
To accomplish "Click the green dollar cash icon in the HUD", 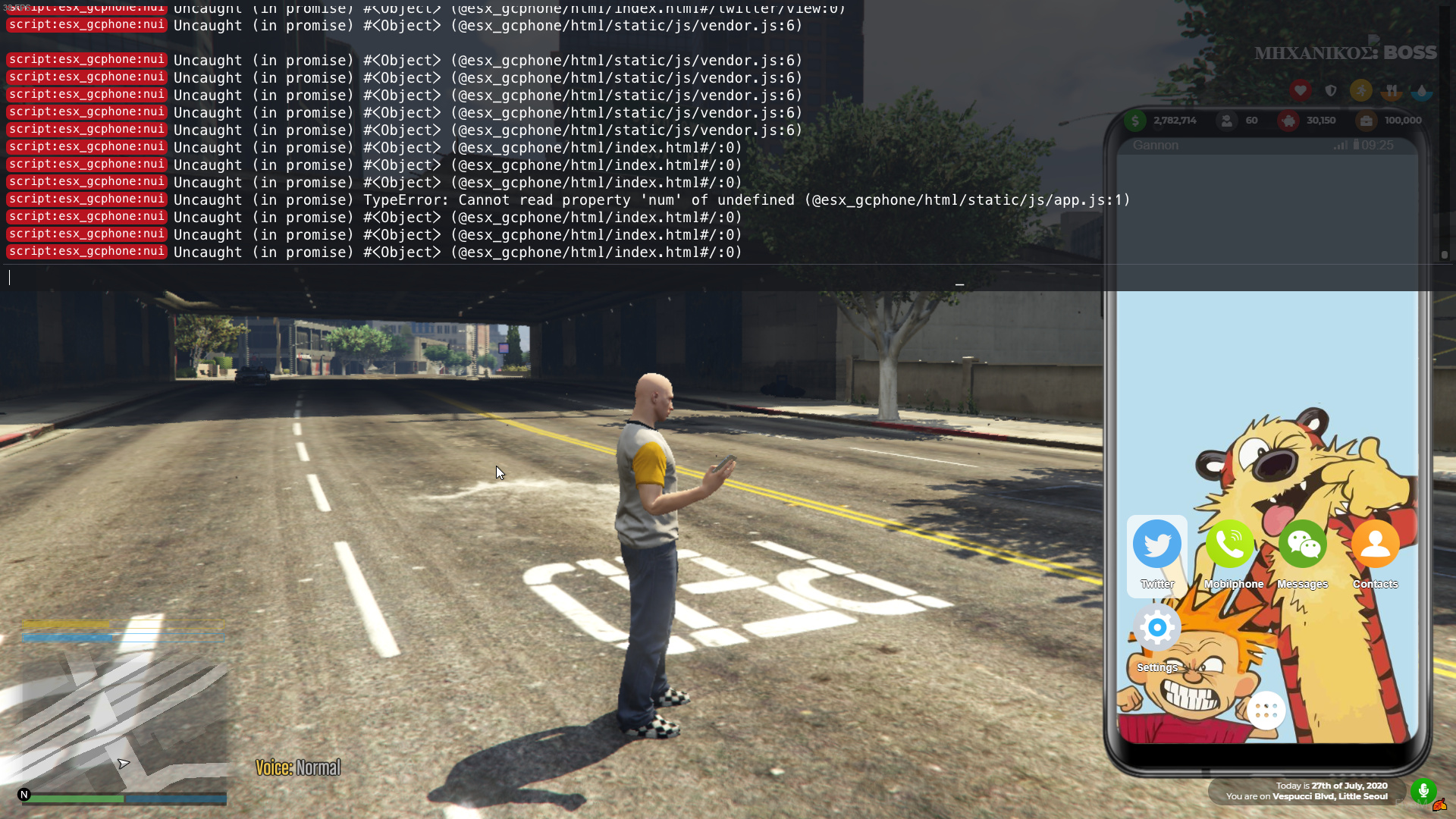I will coord(1134,121).
